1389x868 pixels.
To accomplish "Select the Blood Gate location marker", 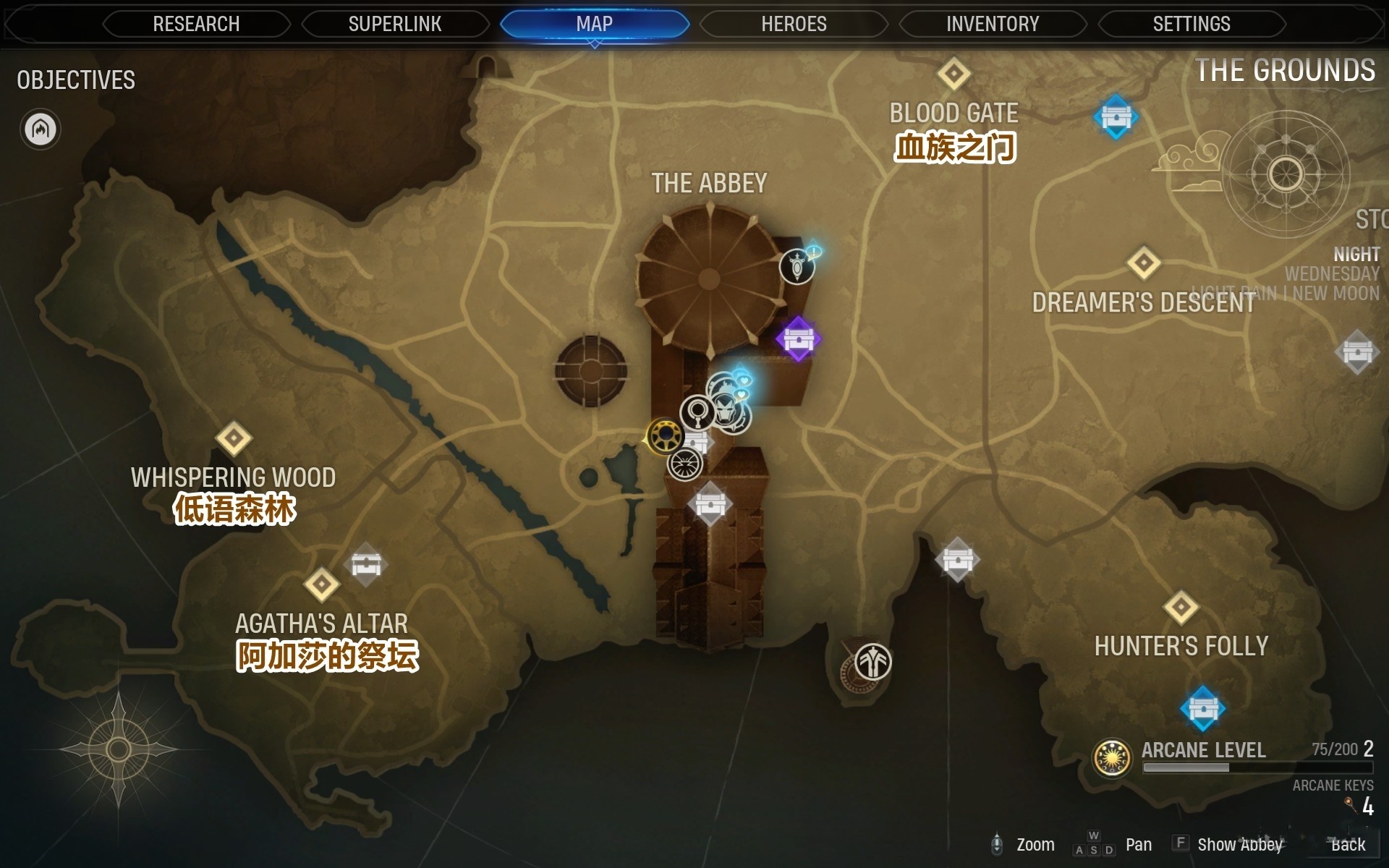I will (x=953, y=74).
